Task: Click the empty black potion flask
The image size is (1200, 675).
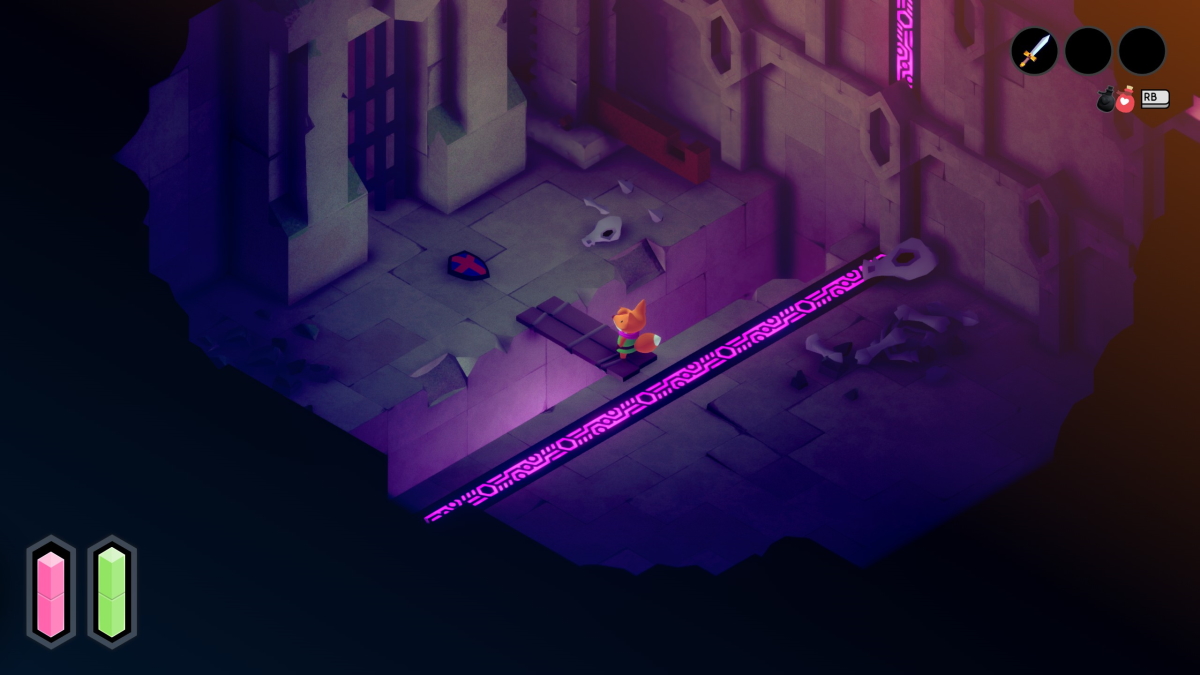Action: 1106,100
